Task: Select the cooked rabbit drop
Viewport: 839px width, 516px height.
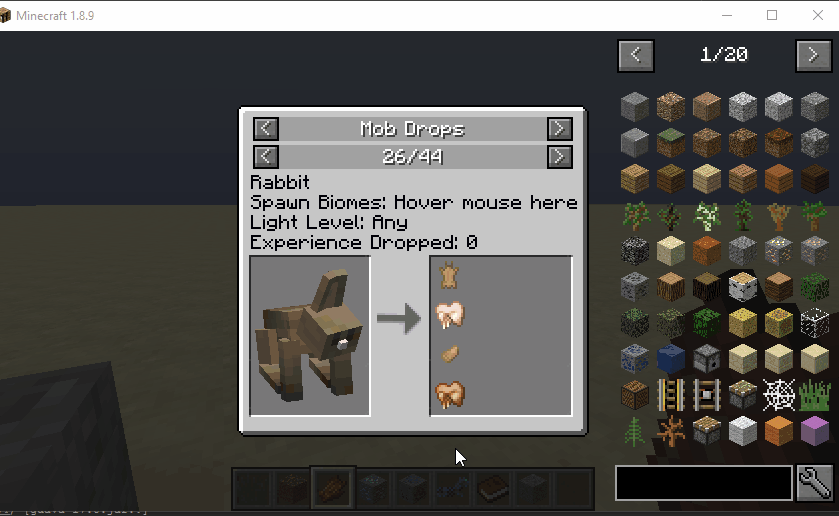Action: [450, 394]
